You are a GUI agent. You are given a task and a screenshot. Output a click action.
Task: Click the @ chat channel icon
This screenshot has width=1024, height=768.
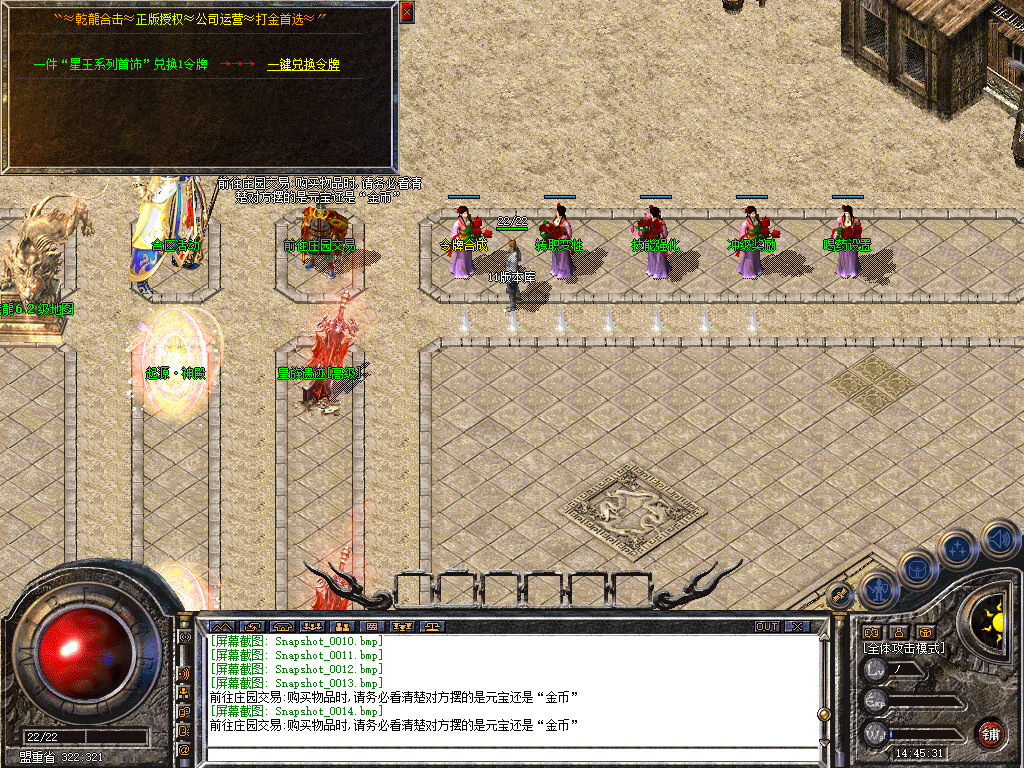tap(185, 749)
